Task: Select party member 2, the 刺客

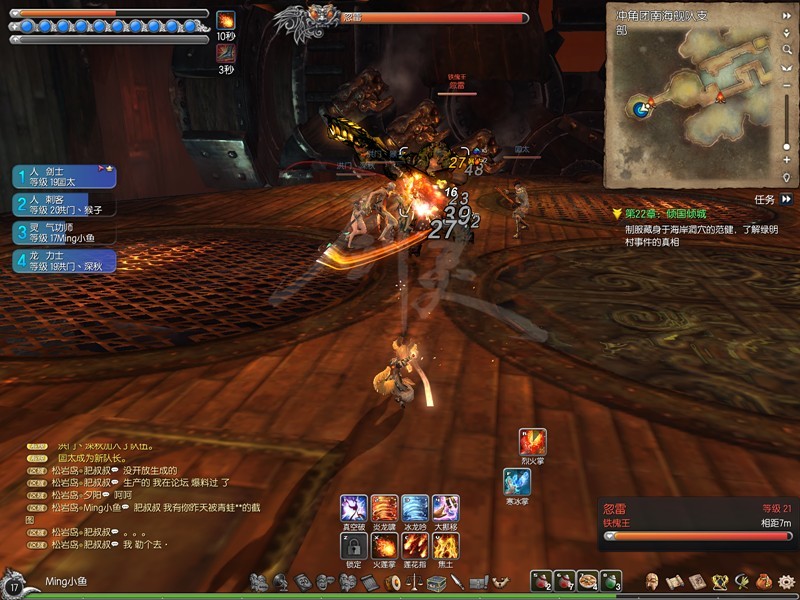Action: click(x=65, y=205)
